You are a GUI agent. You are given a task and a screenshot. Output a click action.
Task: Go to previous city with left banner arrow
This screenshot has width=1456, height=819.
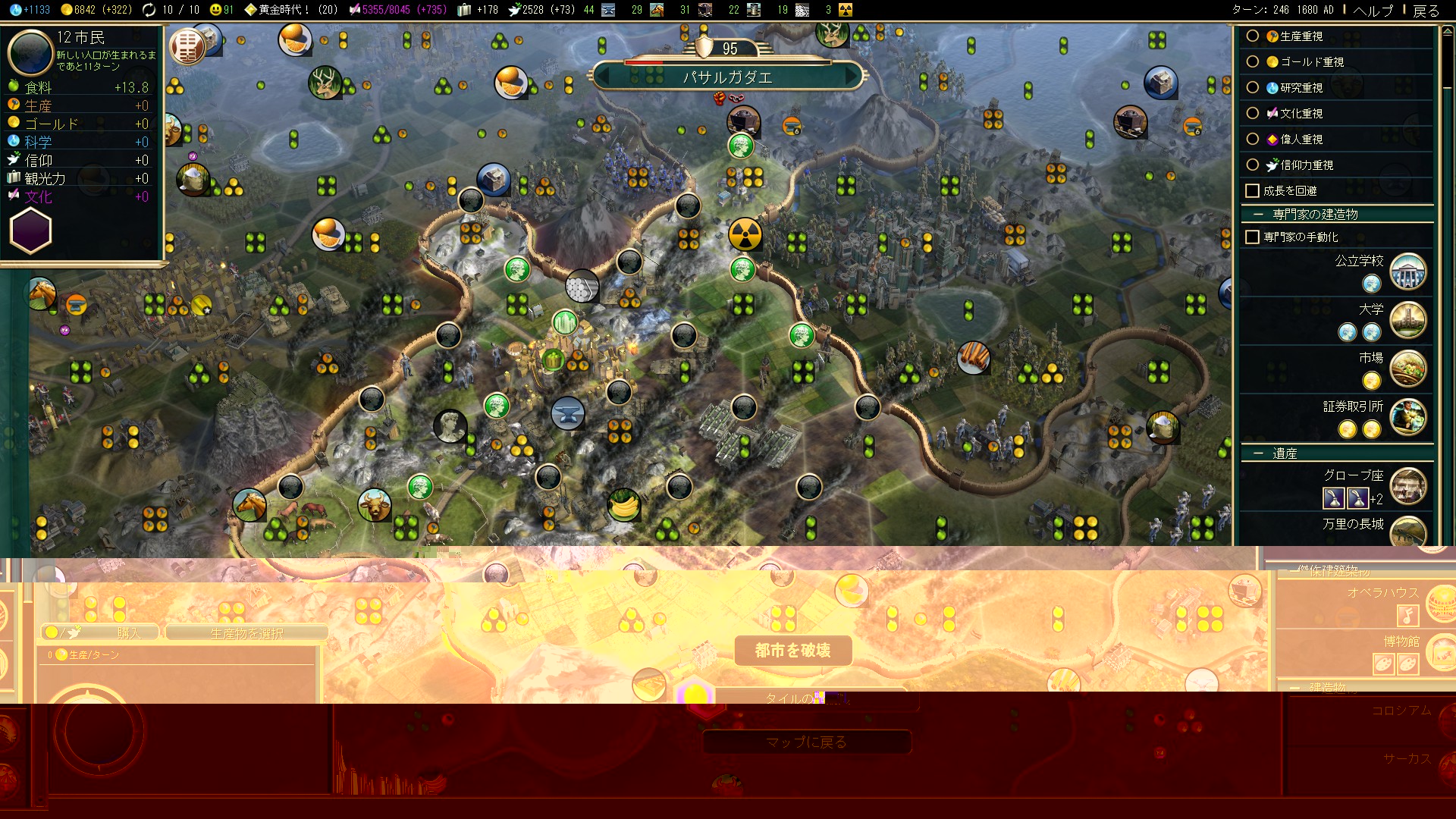(x=604, y=77)
